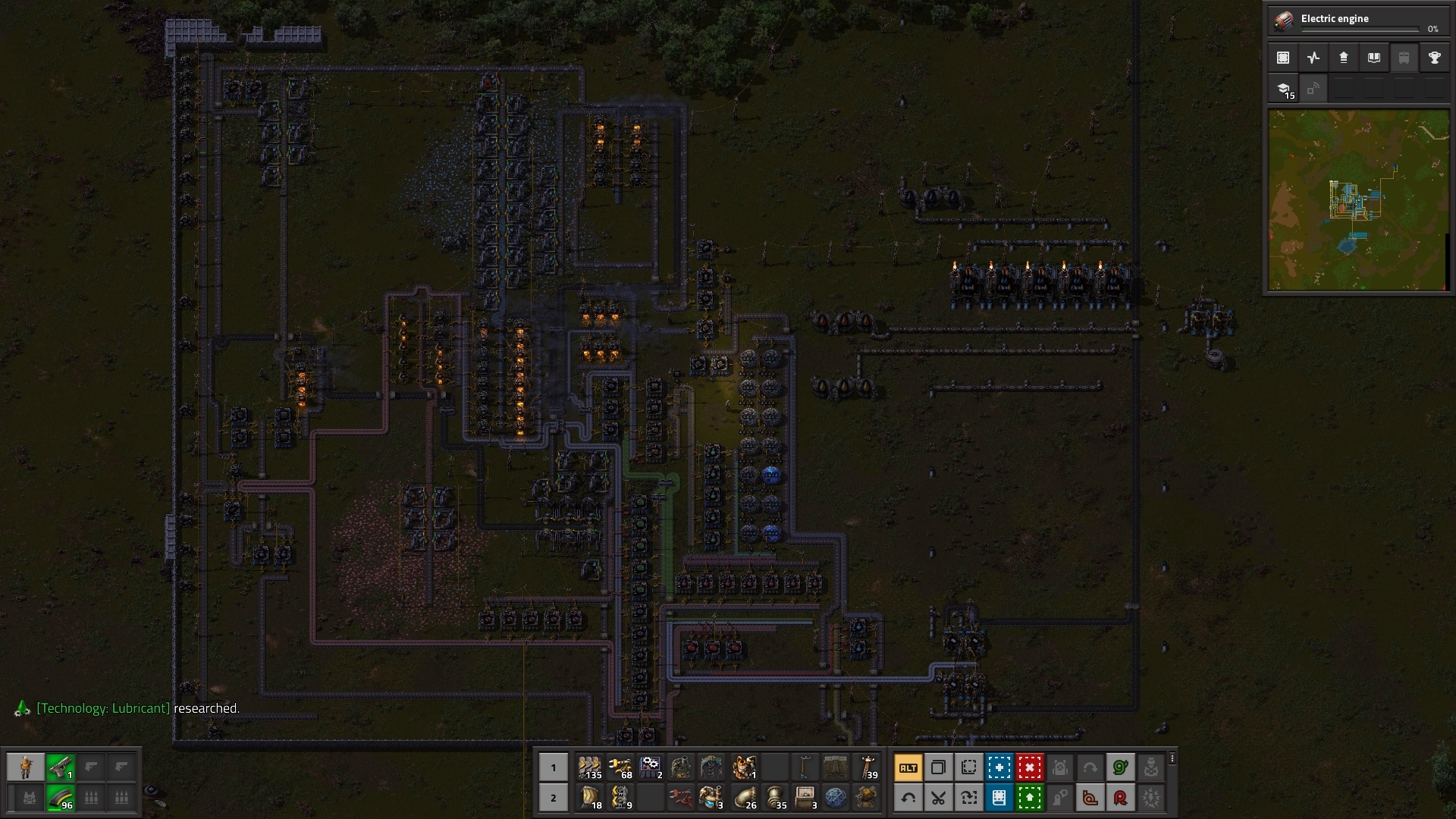Click the minimap
Viewport: 1456px width, 819px height.
(1358, 200)
